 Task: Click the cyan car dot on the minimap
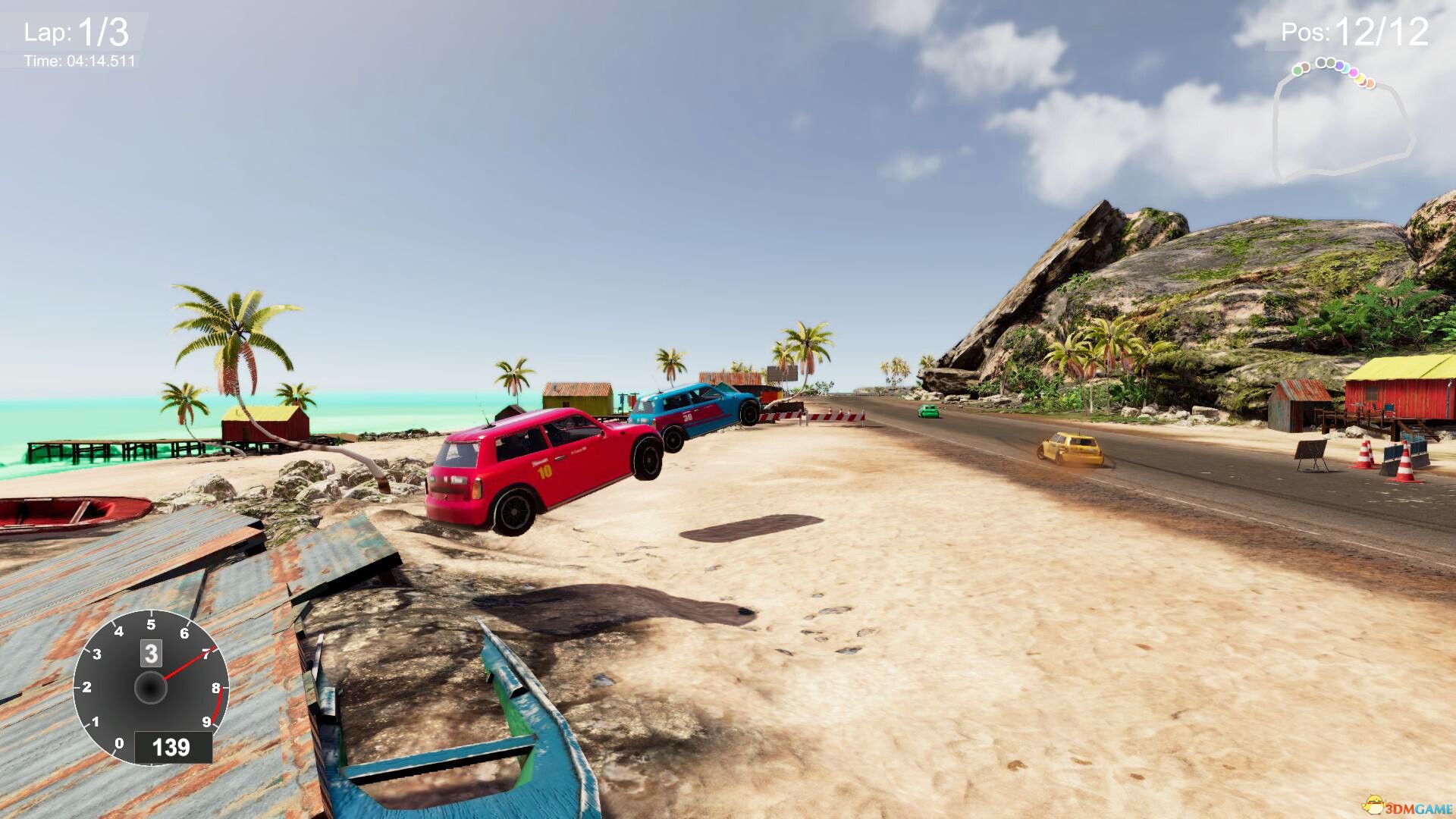click(x=1346, y=69)
